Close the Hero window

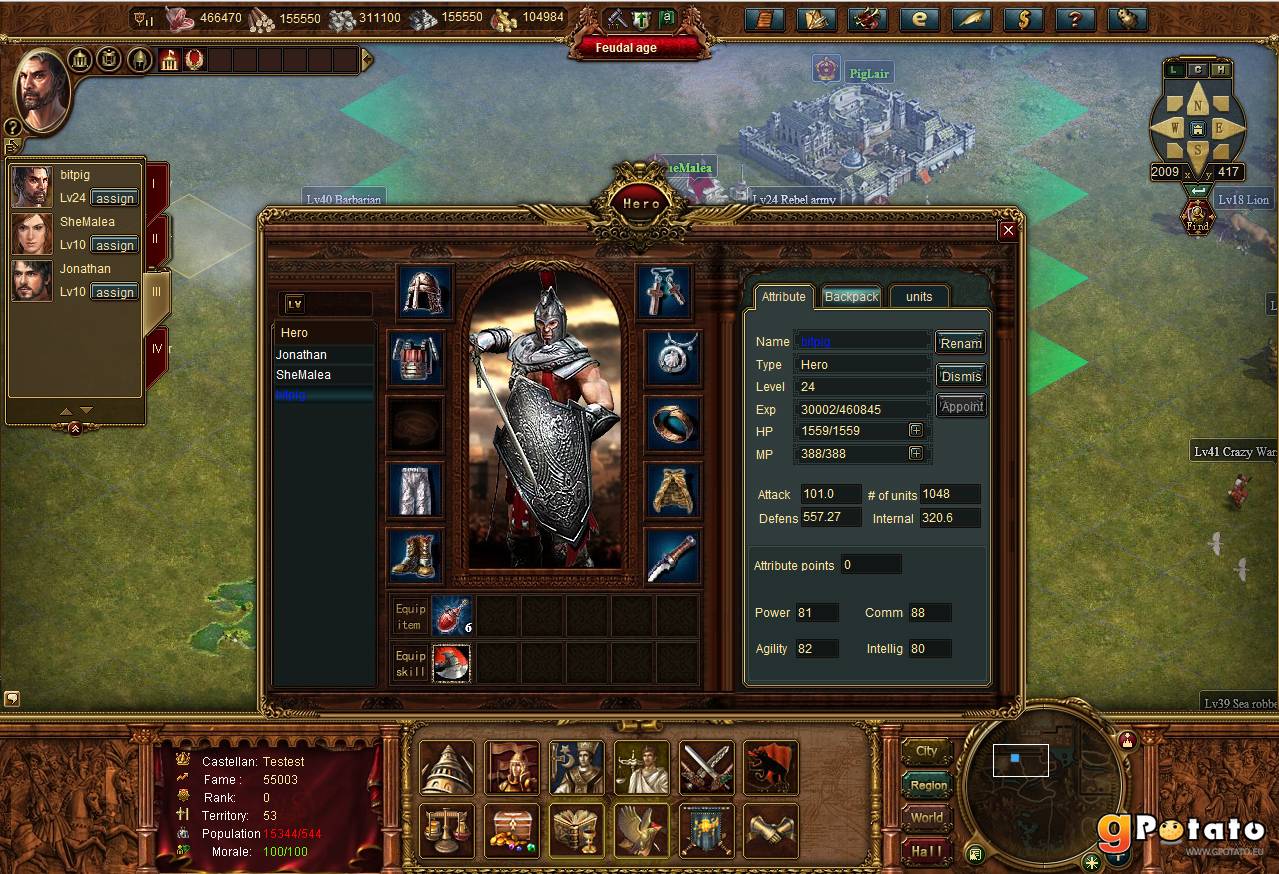[x=1008, y=231]
